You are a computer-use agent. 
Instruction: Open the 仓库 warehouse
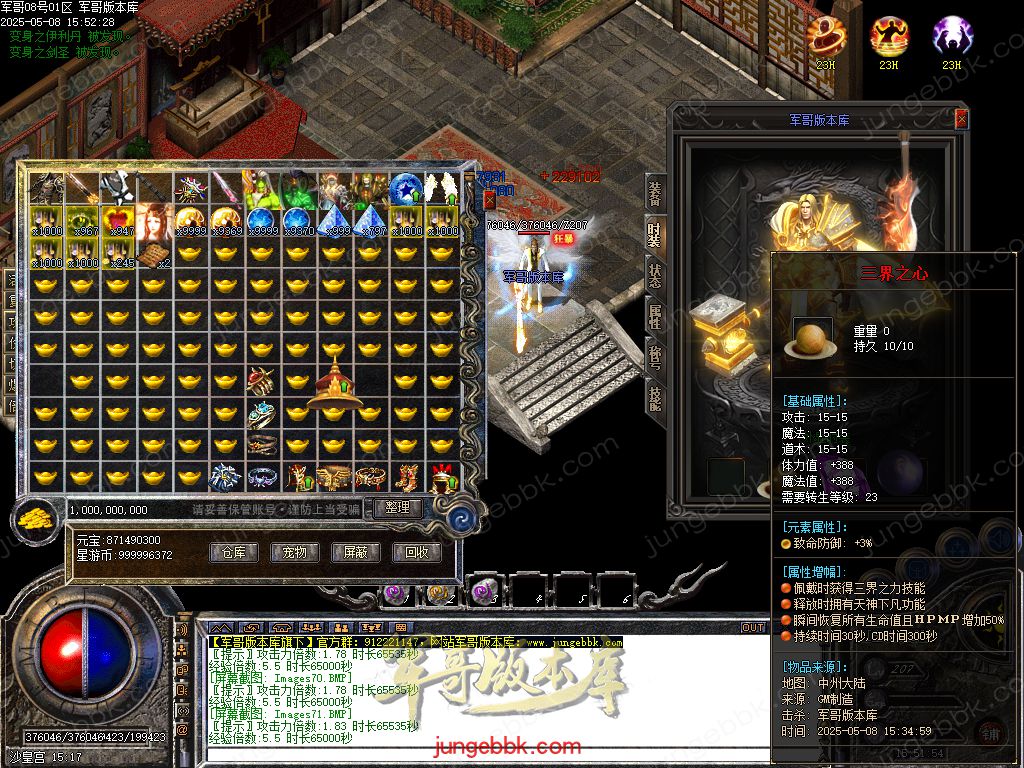(x=233, y=552)
